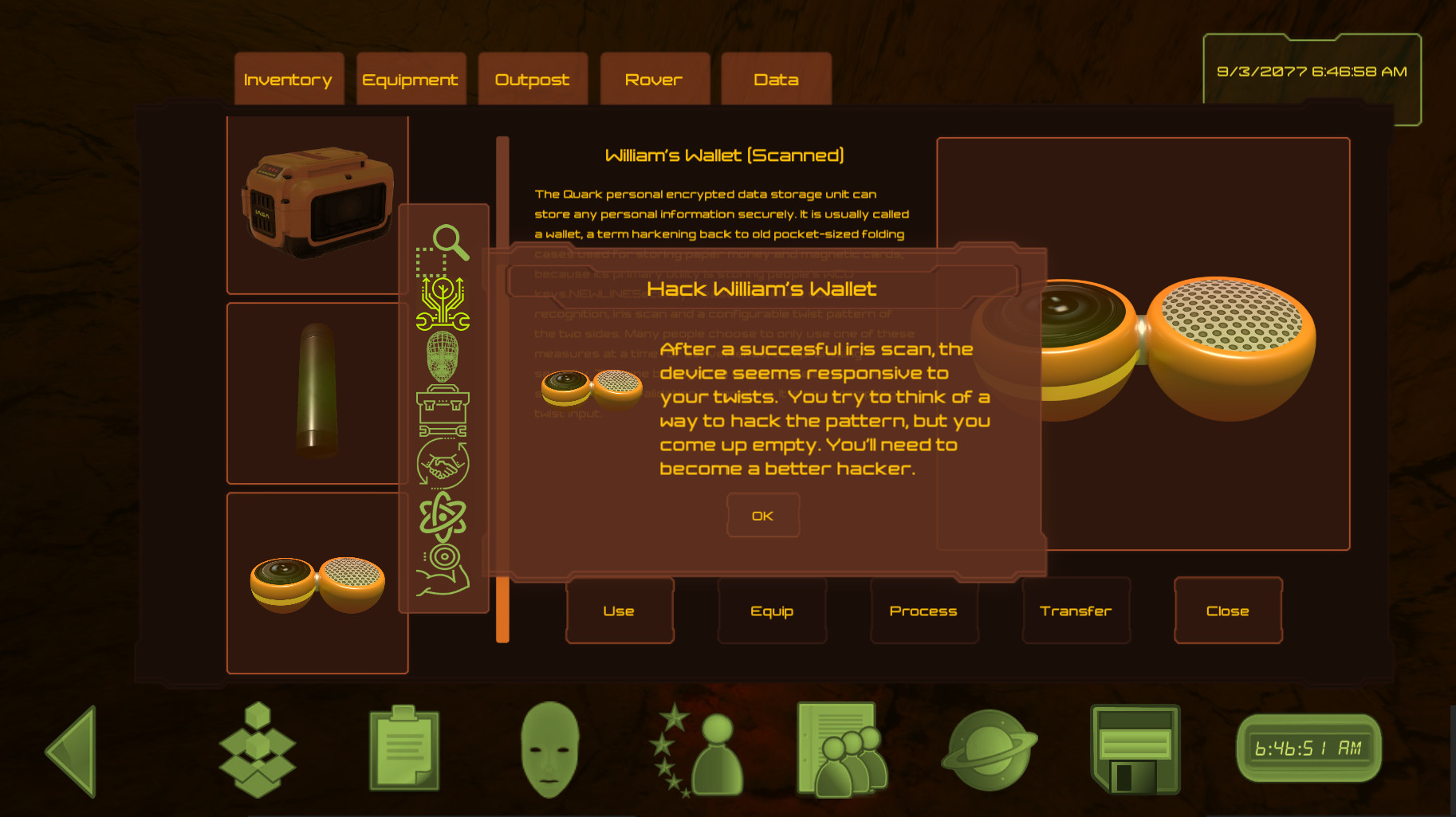1456x817 pixels.
Task: Choose the Process button
Action: click(923, 611)
